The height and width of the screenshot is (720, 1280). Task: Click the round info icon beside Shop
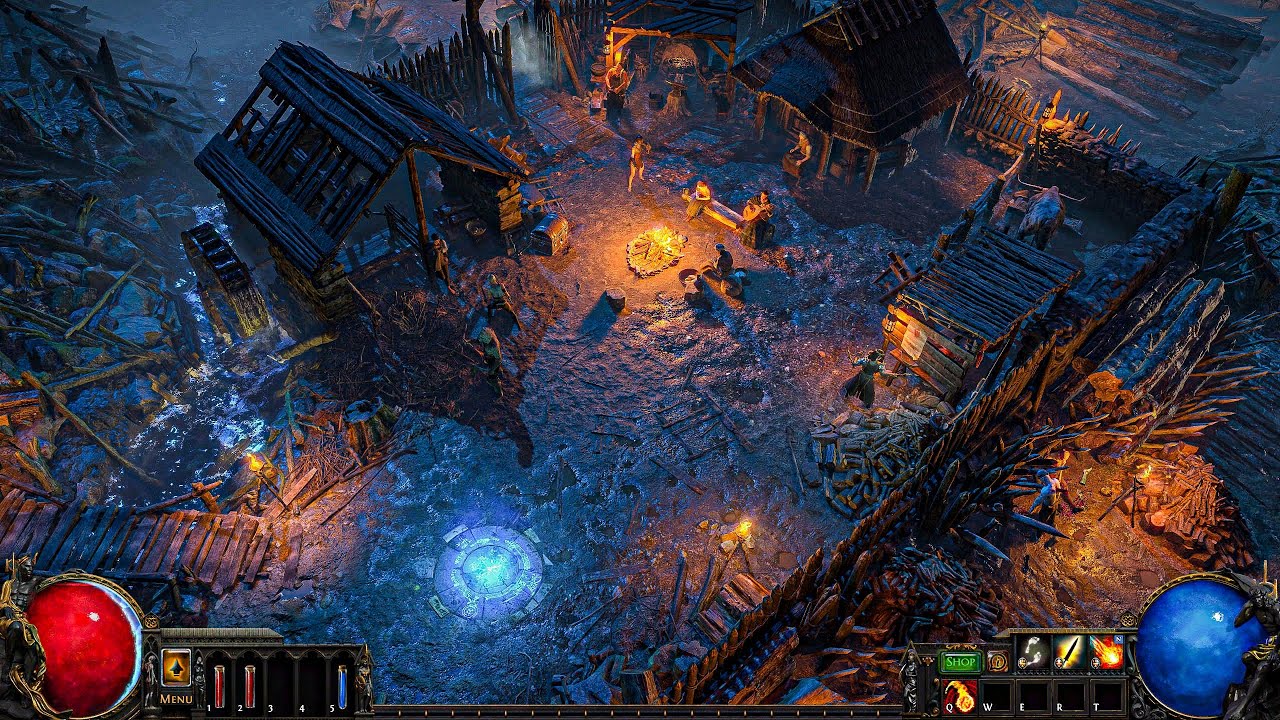[x=997, y=661]
